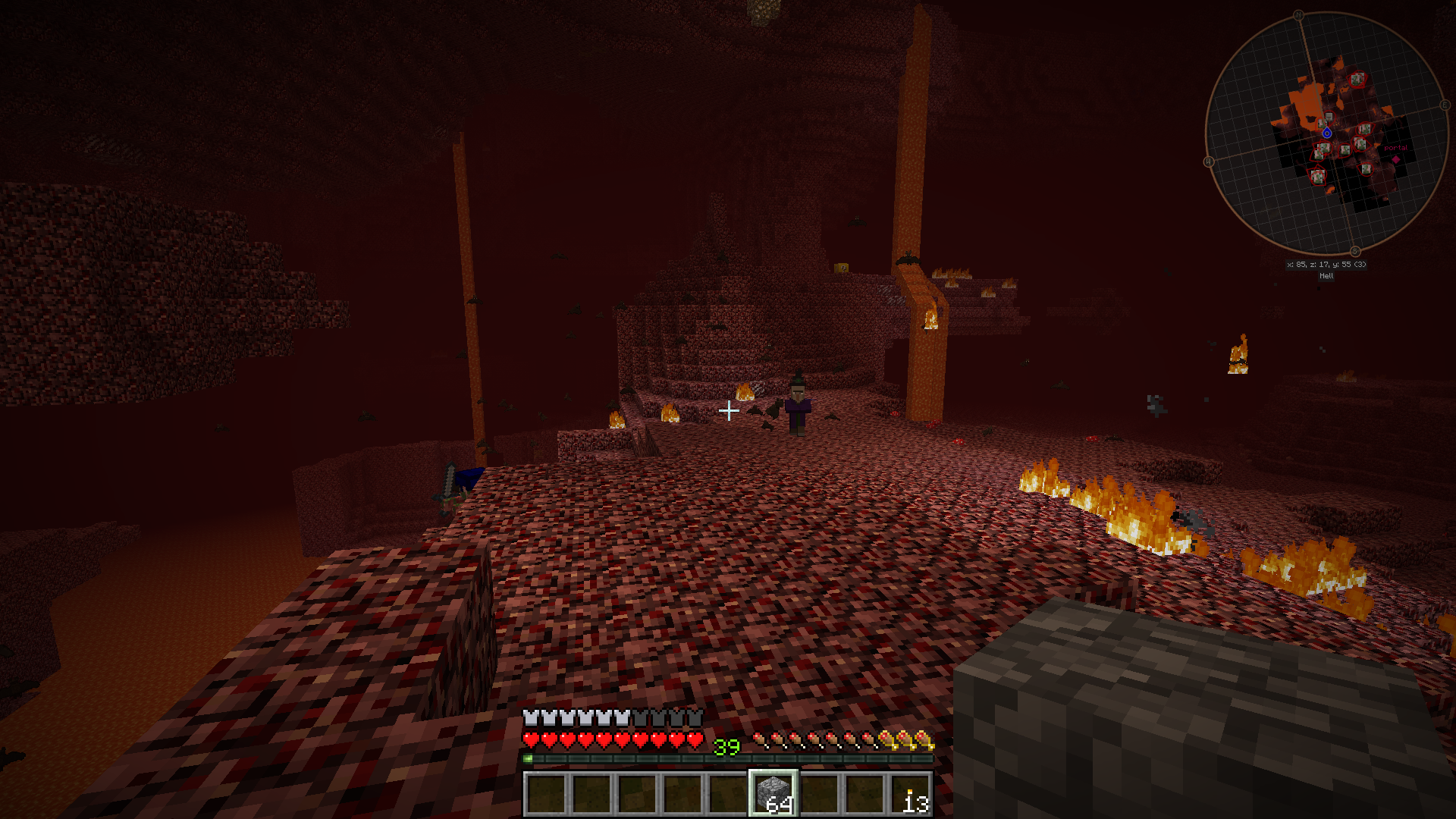Click the N compass marker on minimap

coord(1298,15)
